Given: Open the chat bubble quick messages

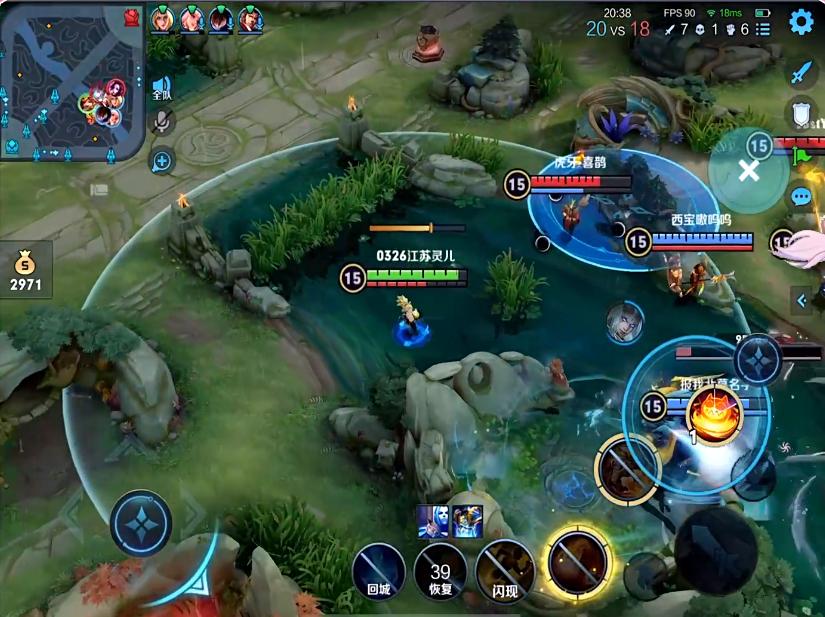Looking at the screenshot, I should [x=801, y=196].
